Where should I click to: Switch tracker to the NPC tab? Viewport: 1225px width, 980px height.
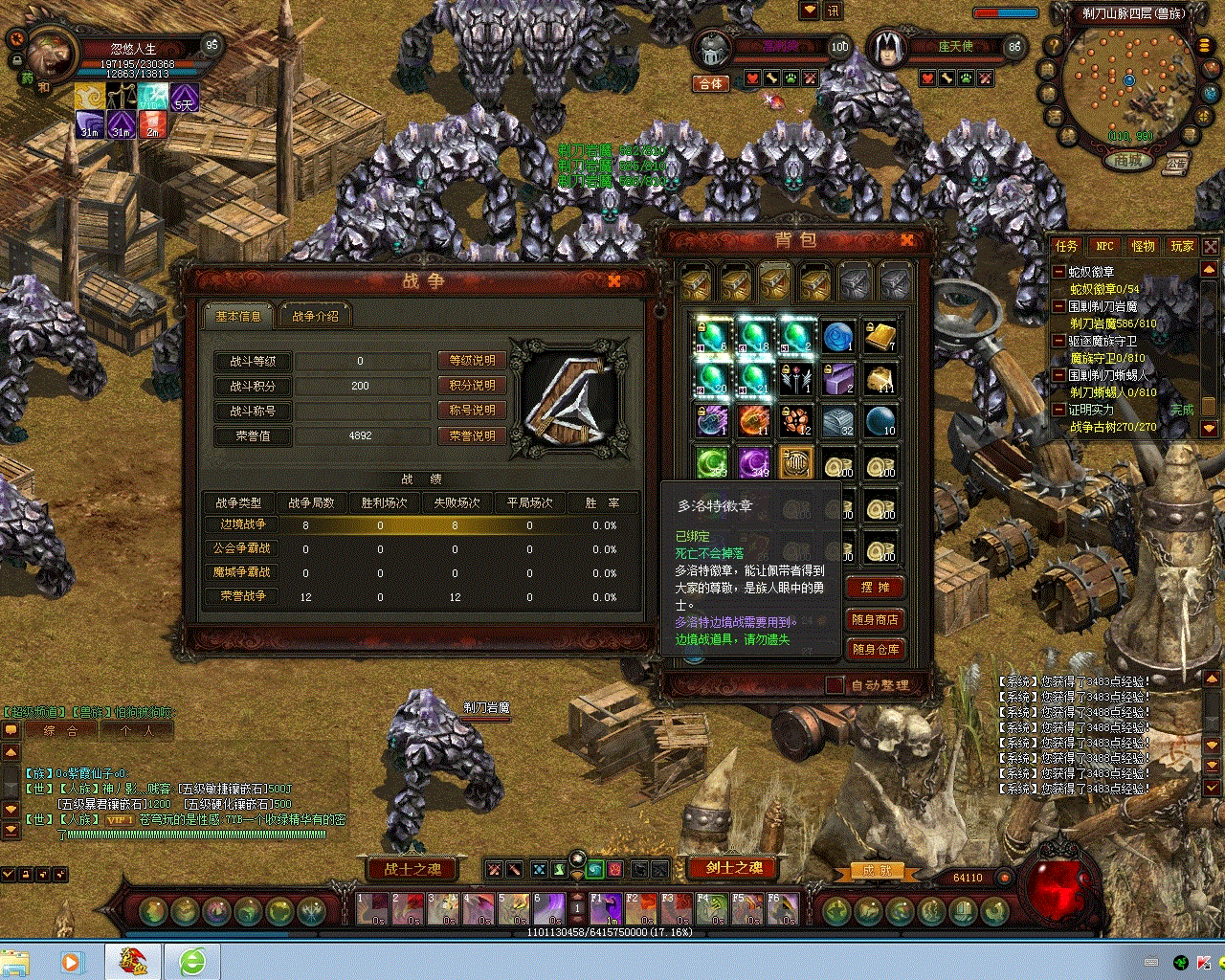click(x=1105, y=246)
